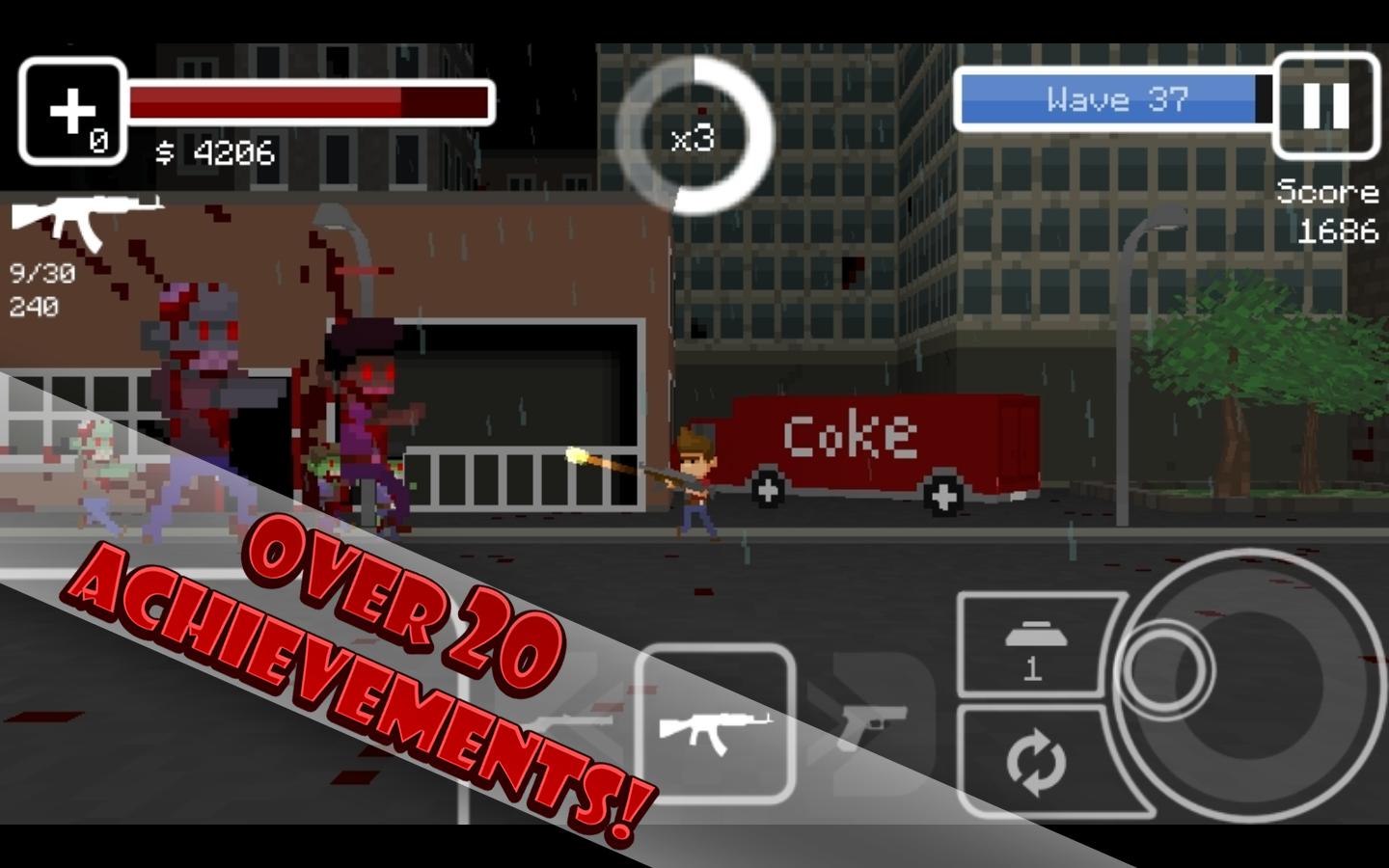Tap the grenade item button showing 1

tap(1032, 641)
